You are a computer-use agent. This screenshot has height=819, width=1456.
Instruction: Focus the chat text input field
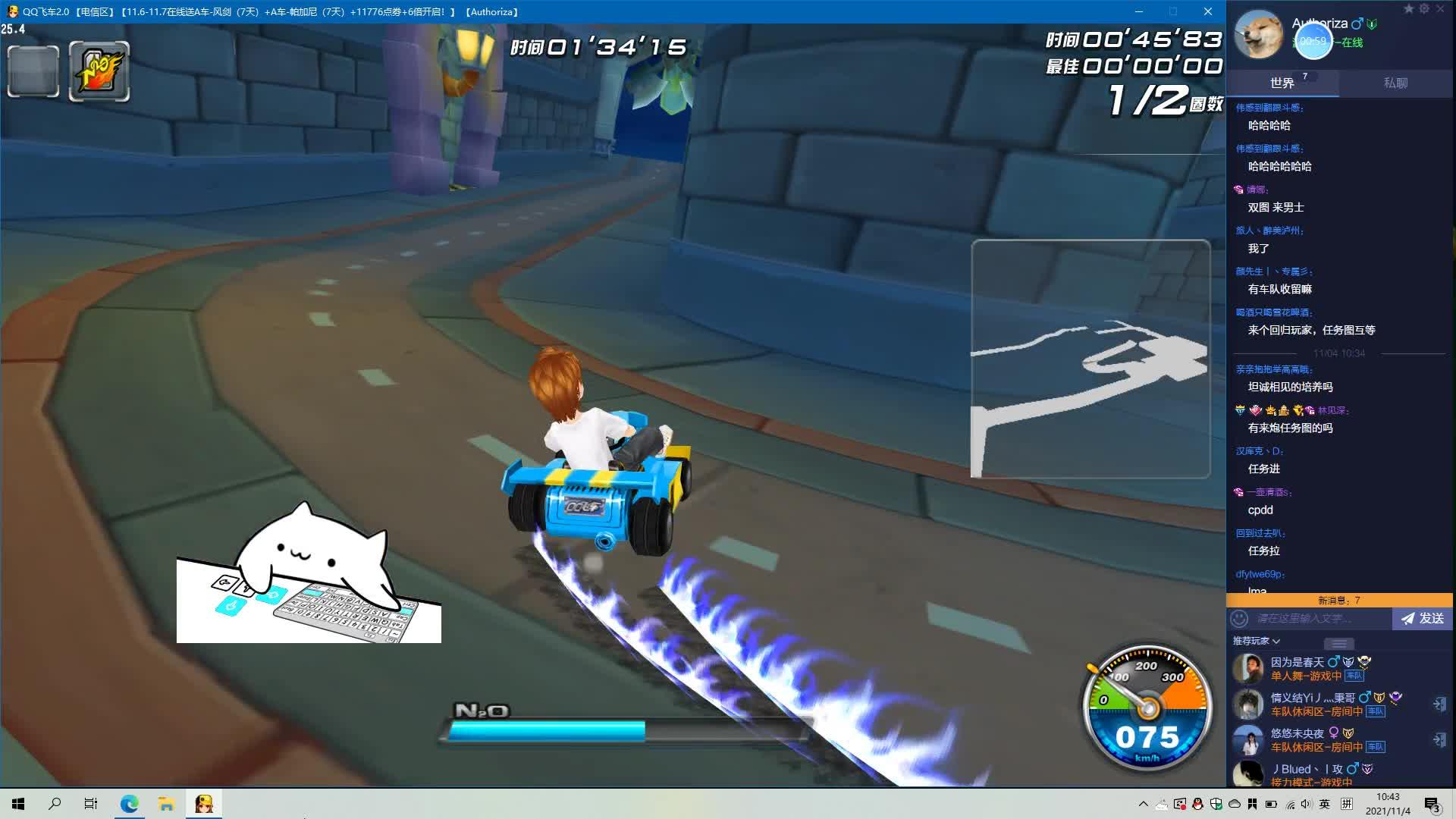click(x=1319, y=619)
